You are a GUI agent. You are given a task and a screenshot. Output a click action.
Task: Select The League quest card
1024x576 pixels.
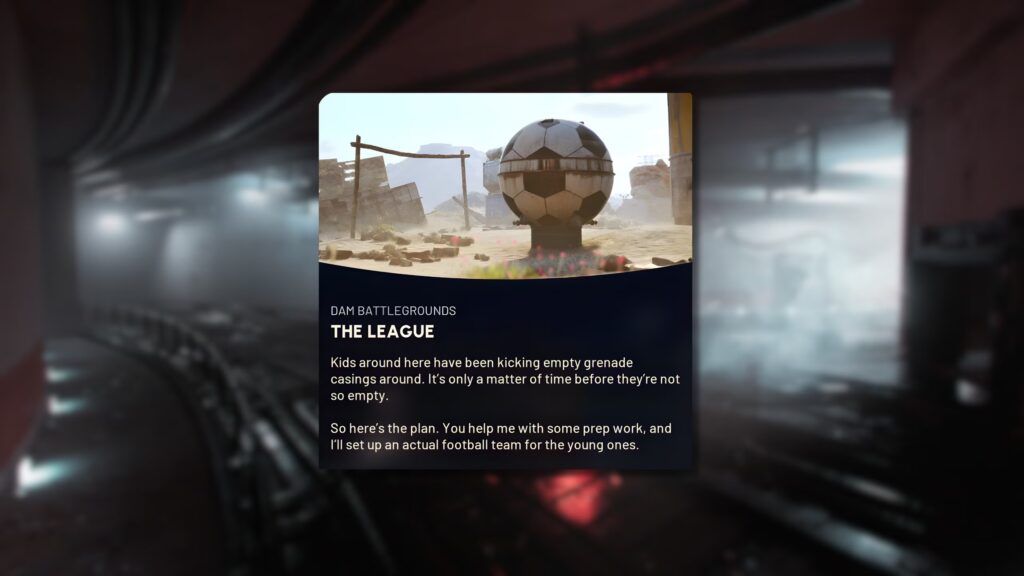click(505, 281)
